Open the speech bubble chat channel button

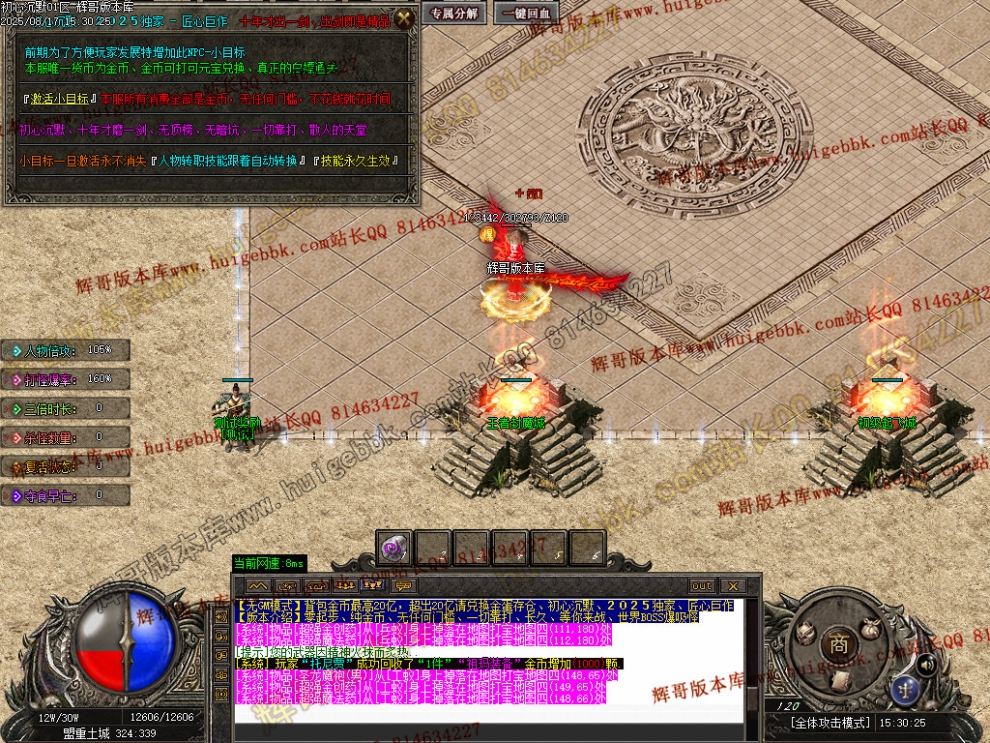point(403,586)
